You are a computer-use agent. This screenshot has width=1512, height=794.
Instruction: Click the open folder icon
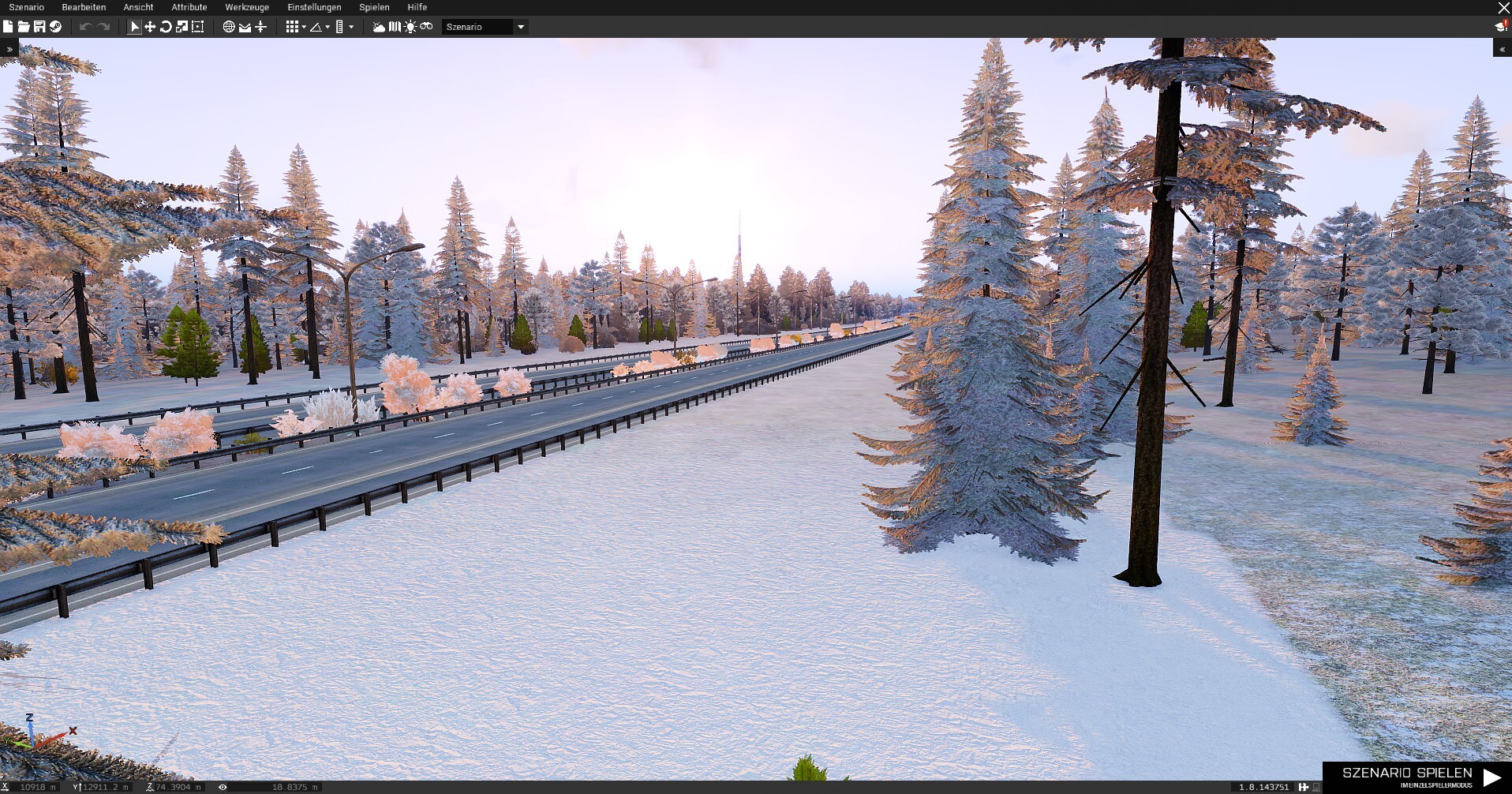point(24,27)
